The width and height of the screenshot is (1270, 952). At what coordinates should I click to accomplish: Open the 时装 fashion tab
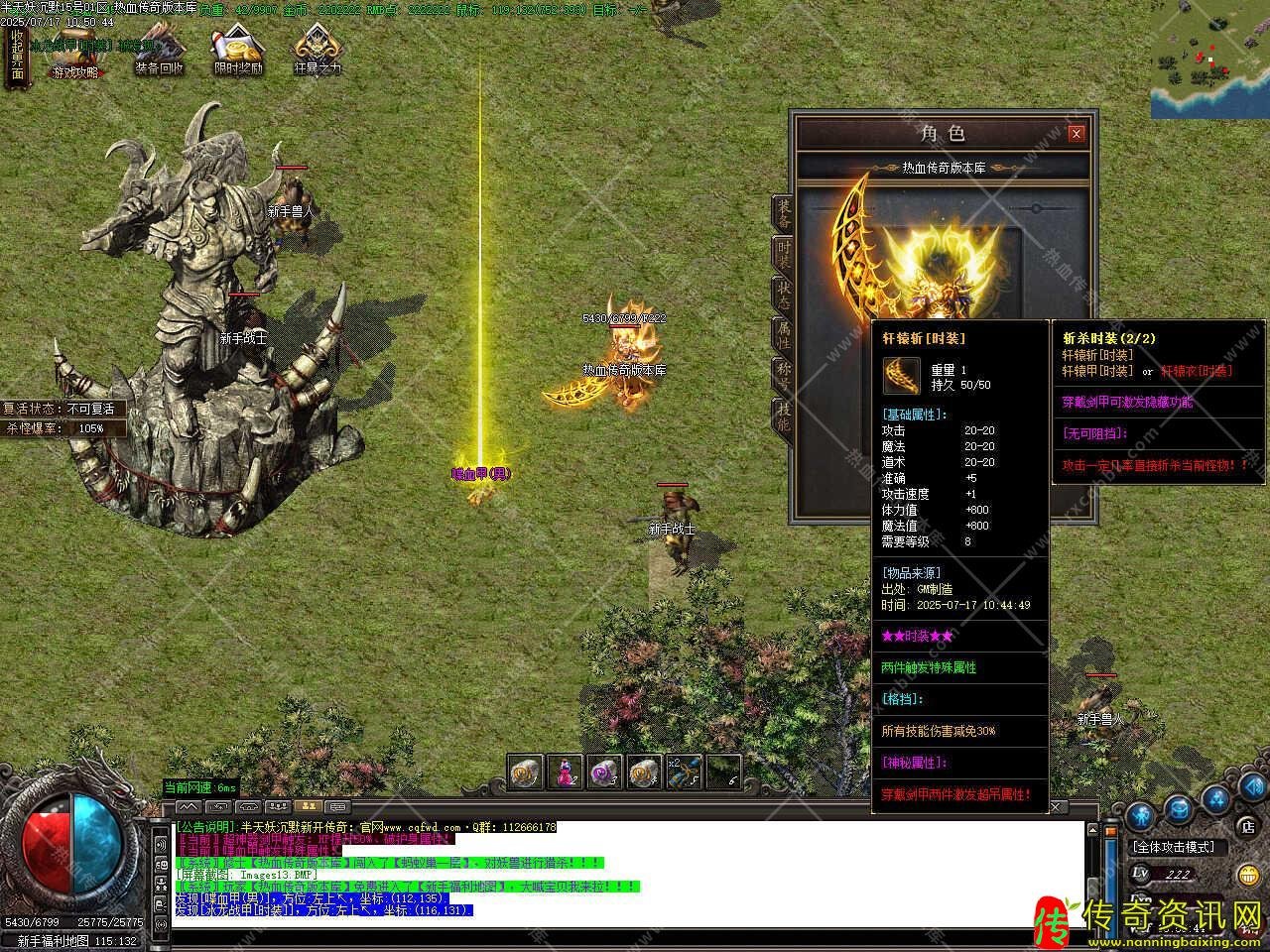(784, 255)
